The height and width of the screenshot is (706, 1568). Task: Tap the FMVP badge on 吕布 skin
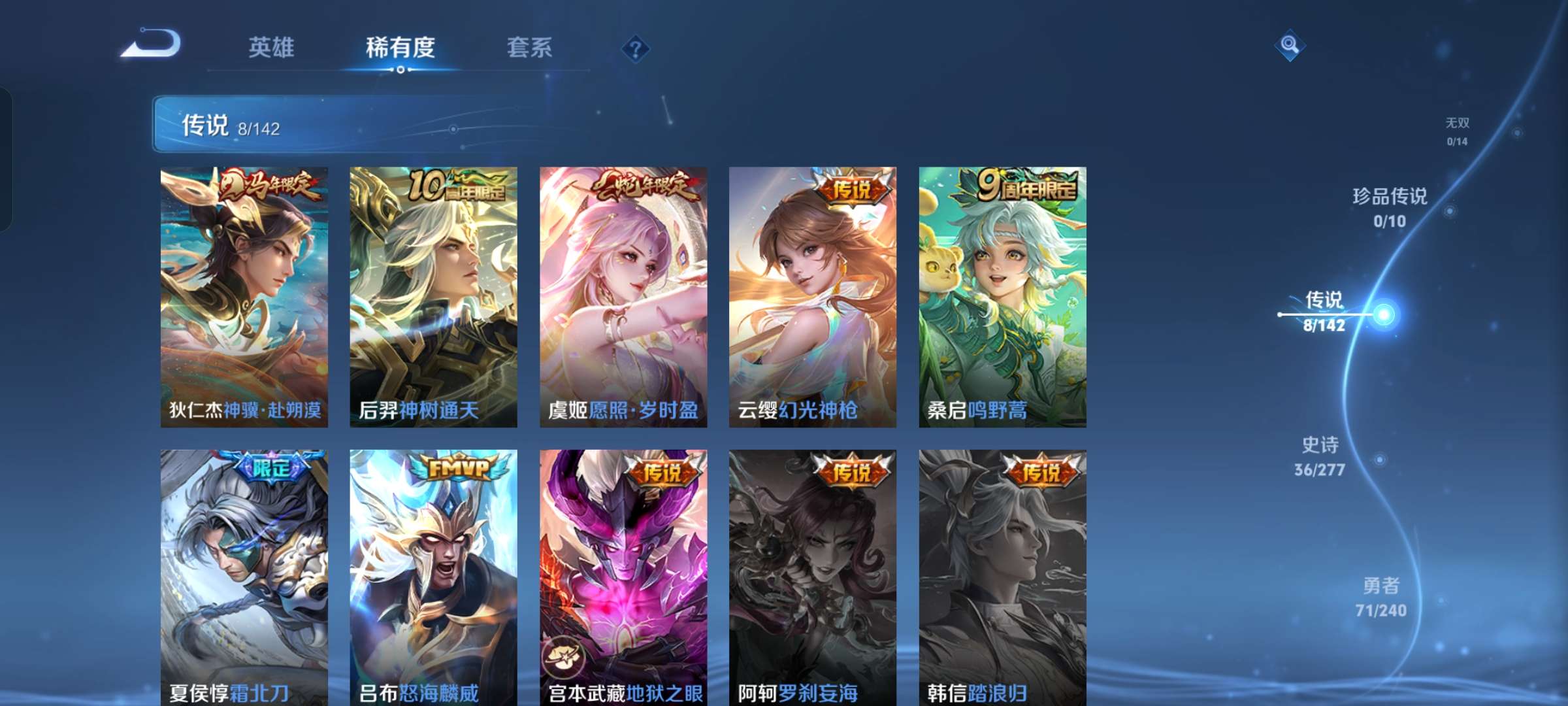click(x=457, y=466)
